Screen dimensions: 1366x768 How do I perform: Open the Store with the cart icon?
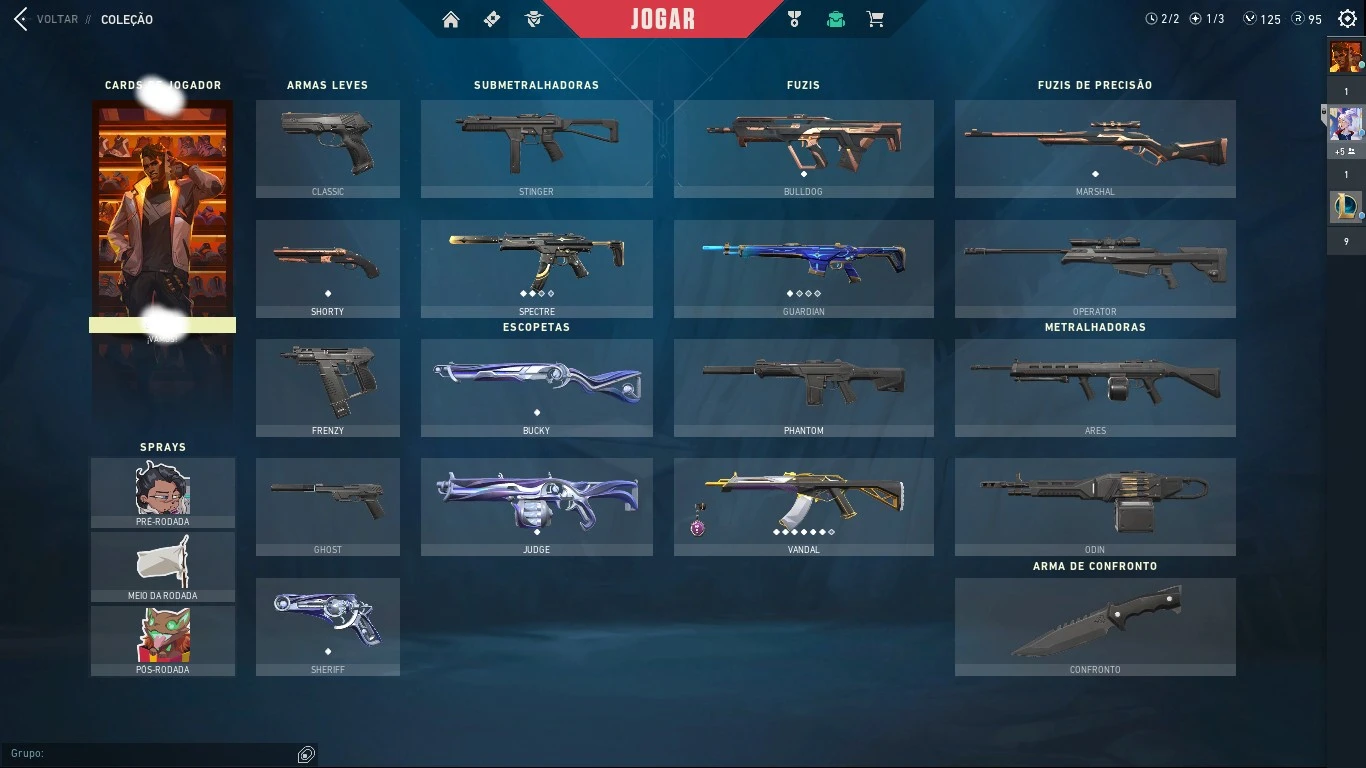(875, 18)
